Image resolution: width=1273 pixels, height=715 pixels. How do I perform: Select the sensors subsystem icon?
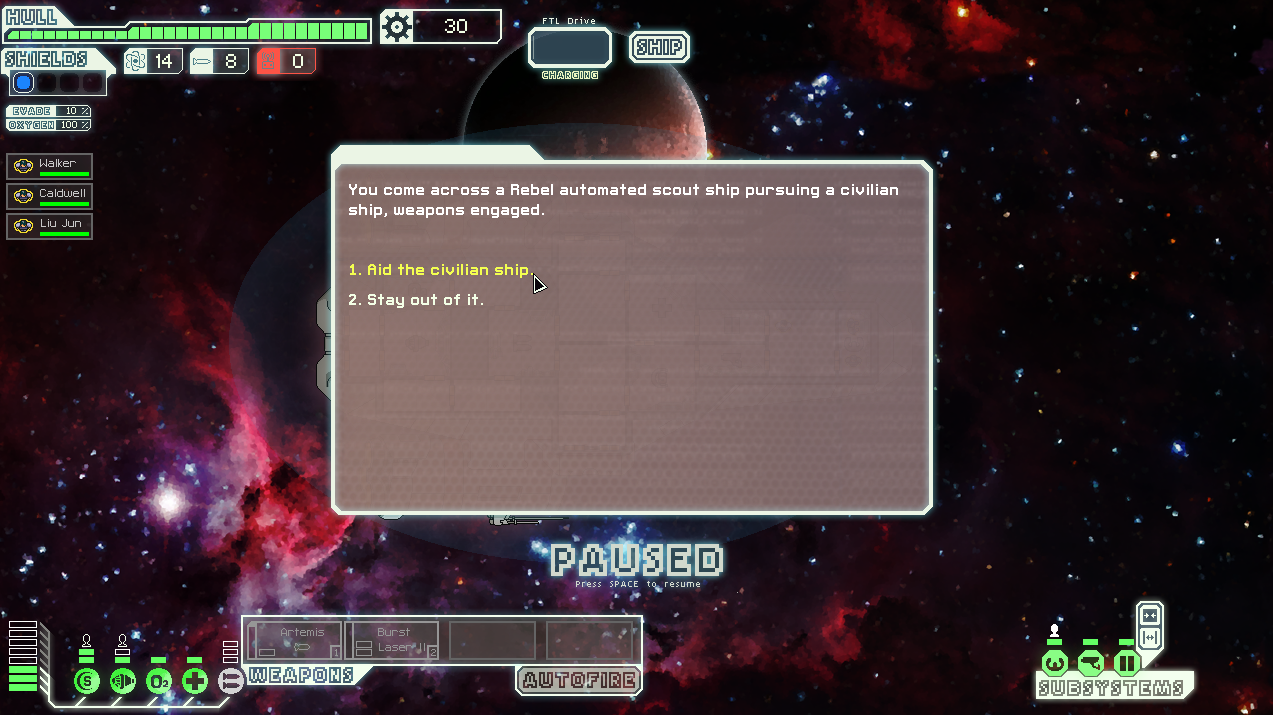click(1090, 663)
